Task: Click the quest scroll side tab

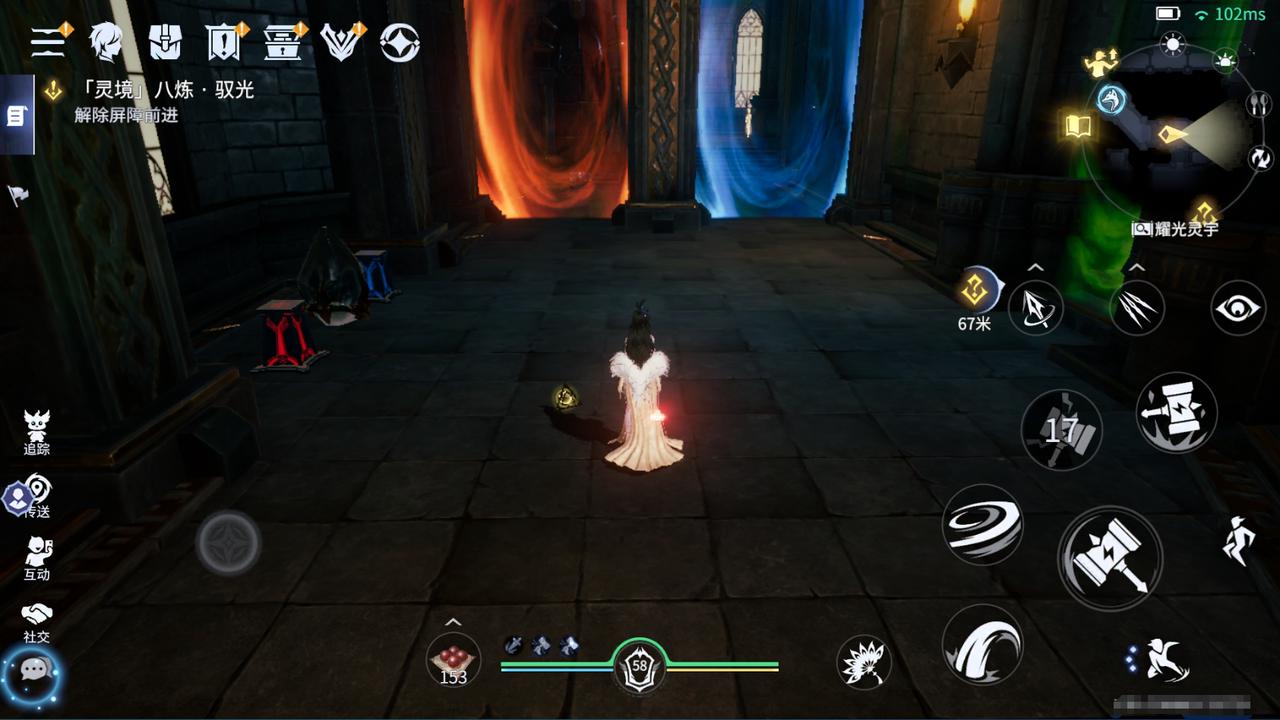Action: (16, 116)
